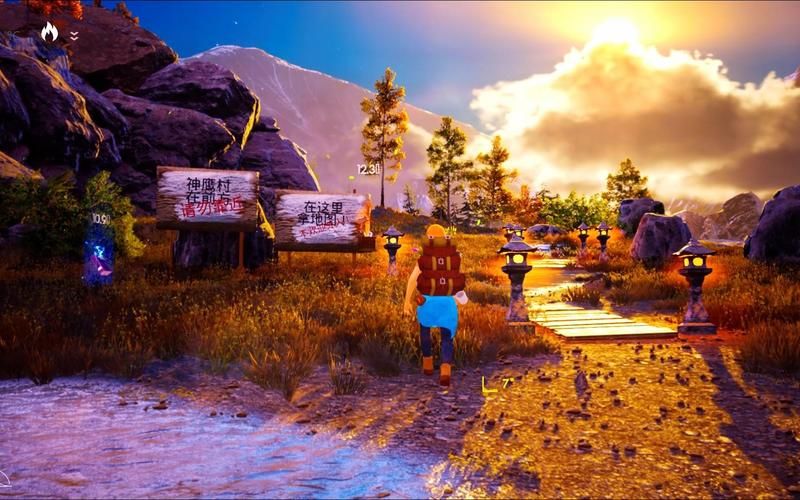This screenshot has height=500, width=800.
Task: Click the white flame icon
Action: (49, 32)
